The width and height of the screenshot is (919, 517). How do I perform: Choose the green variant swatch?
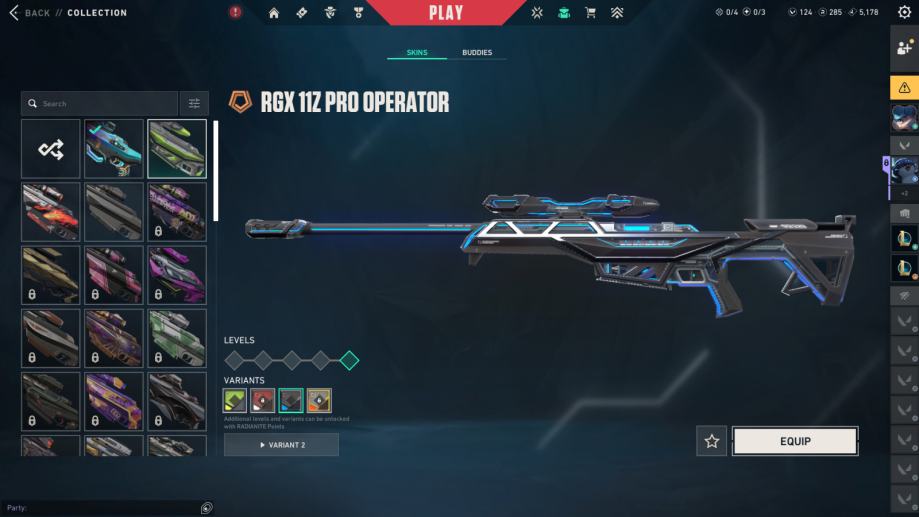click(x=234, y=401)
